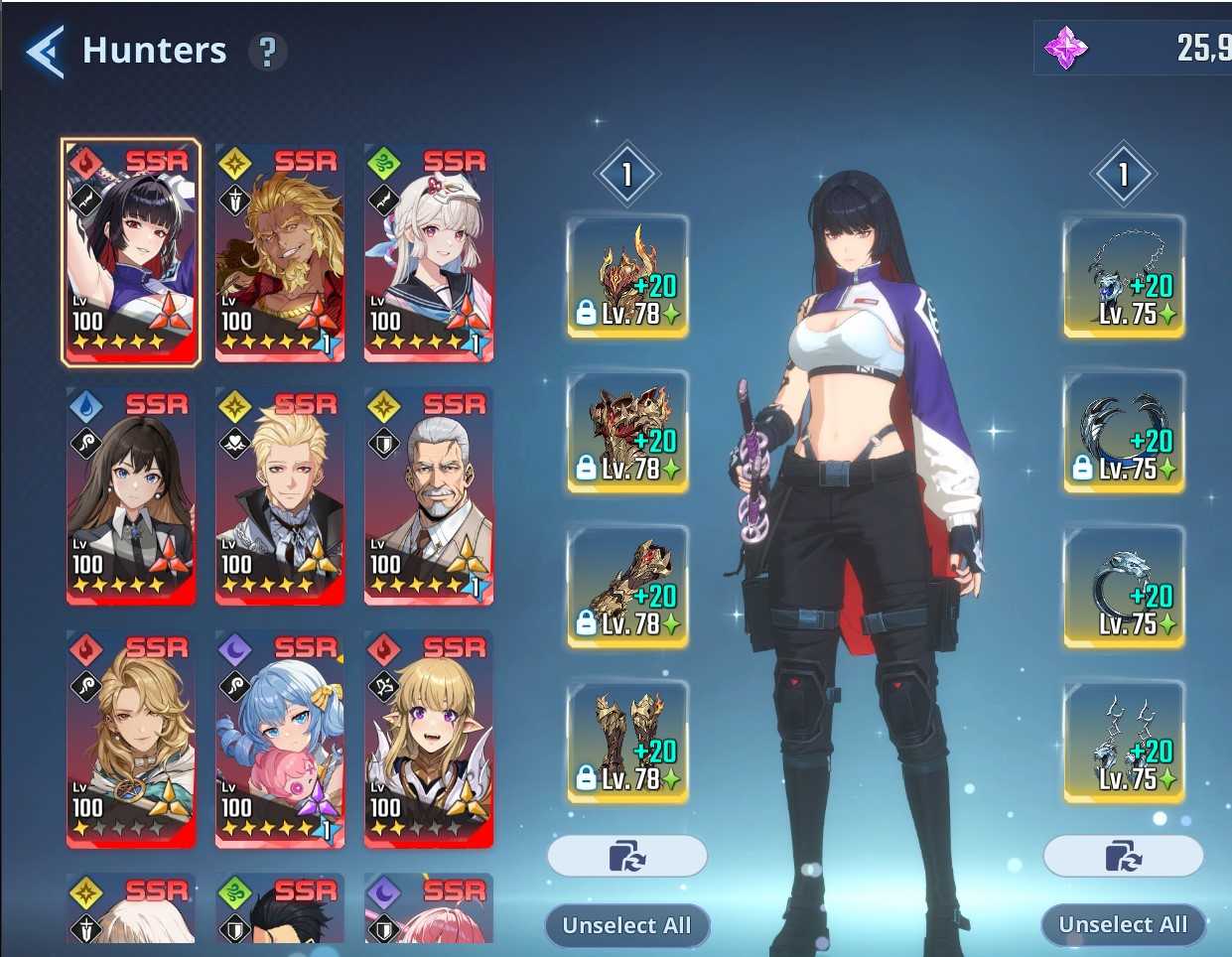Open the question mark help icon

266,52
